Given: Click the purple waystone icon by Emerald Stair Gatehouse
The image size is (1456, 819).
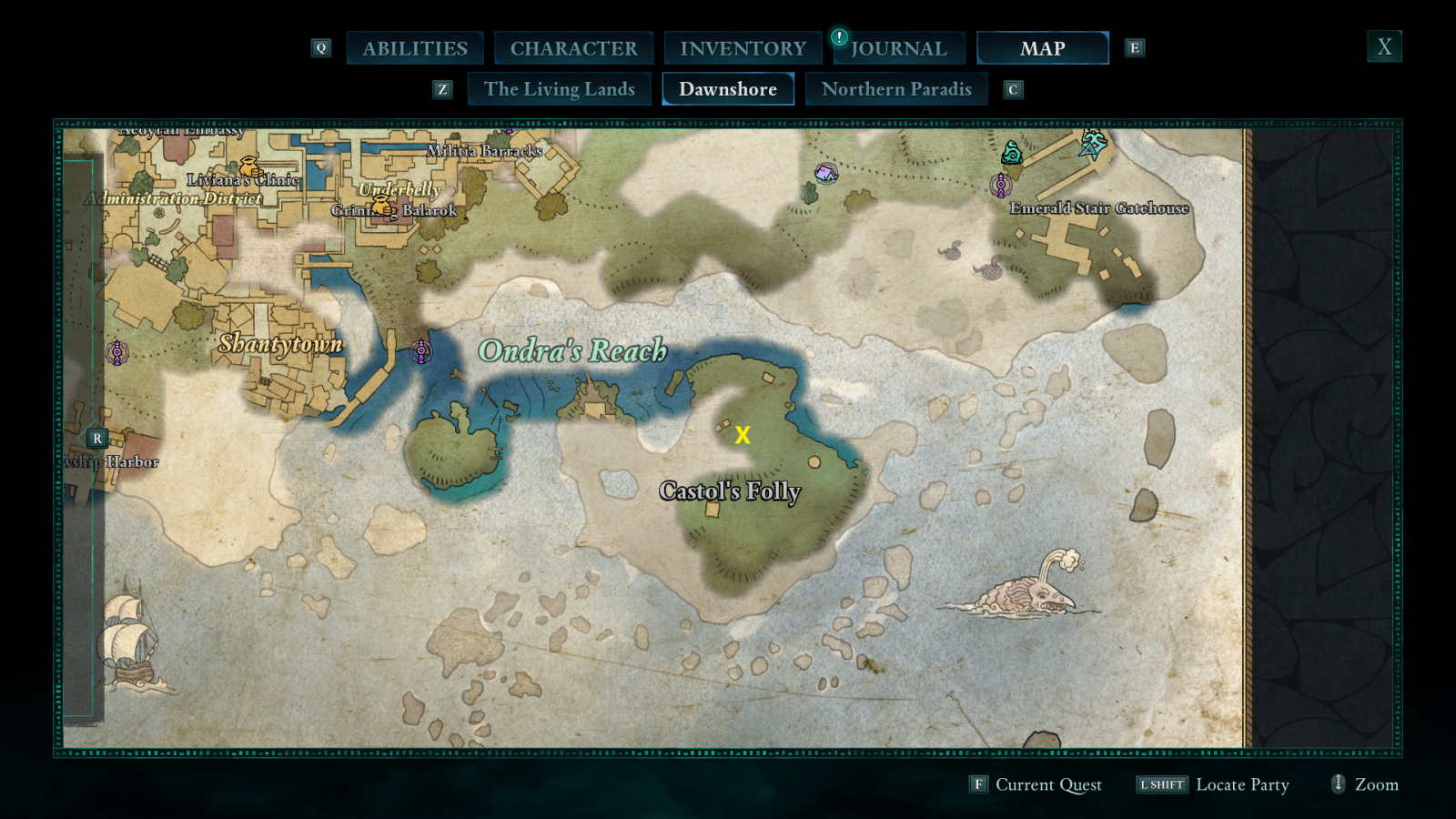Looking at the screenshot, I should (1001, 183).
